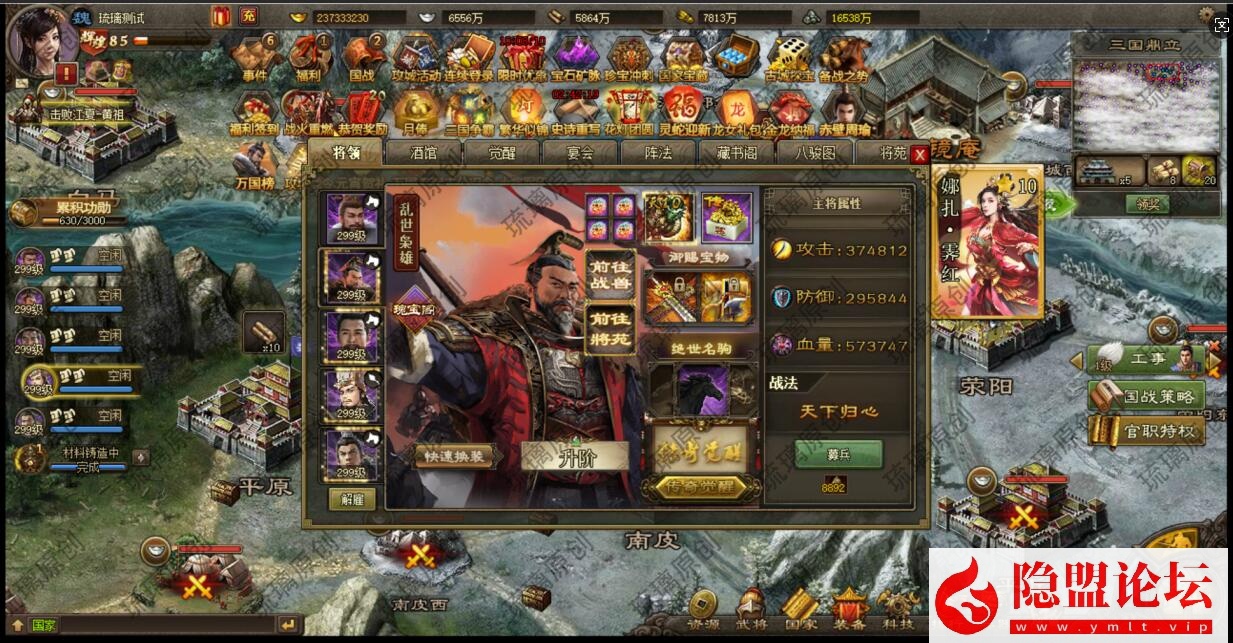The image size is (1233, 643).
Task: Open the 官职特权 privileges menu
Action: pos(1147,431)
